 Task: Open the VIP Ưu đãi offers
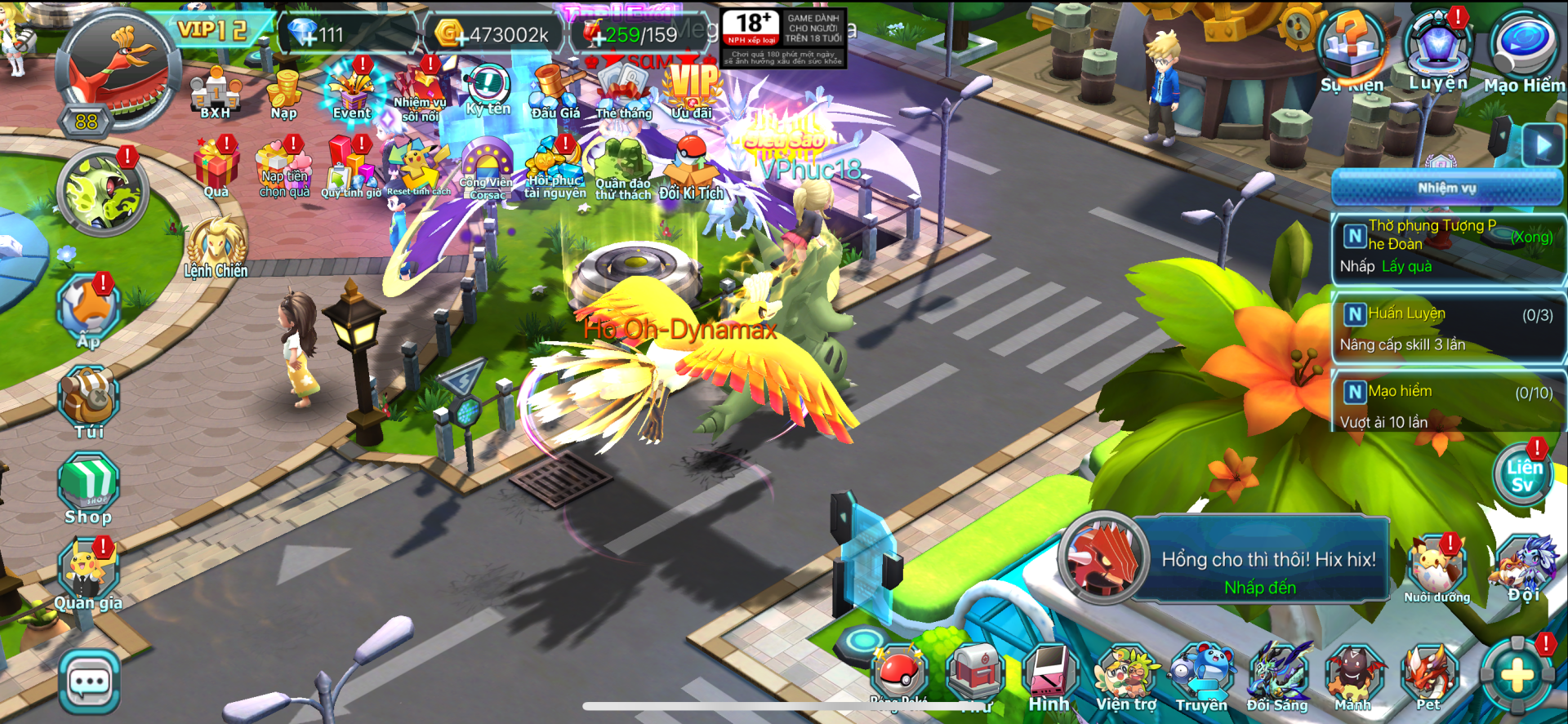pos(692,90)
